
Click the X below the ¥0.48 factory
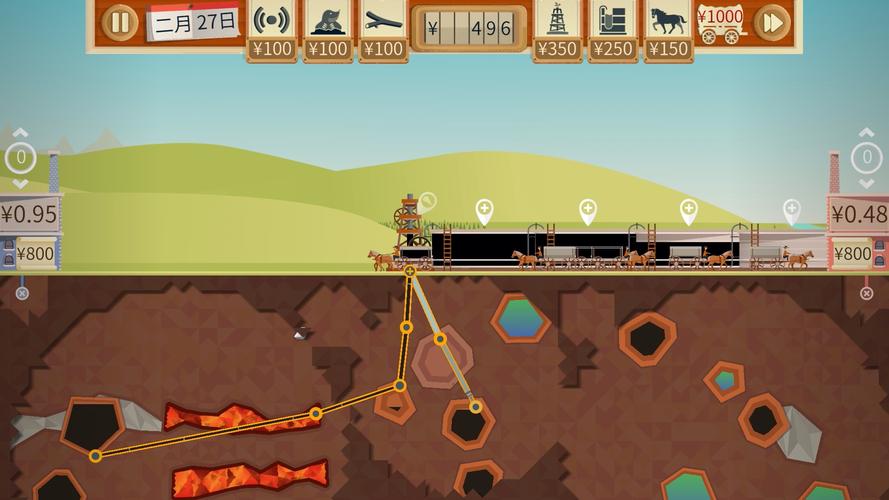(x=866, y=293)
